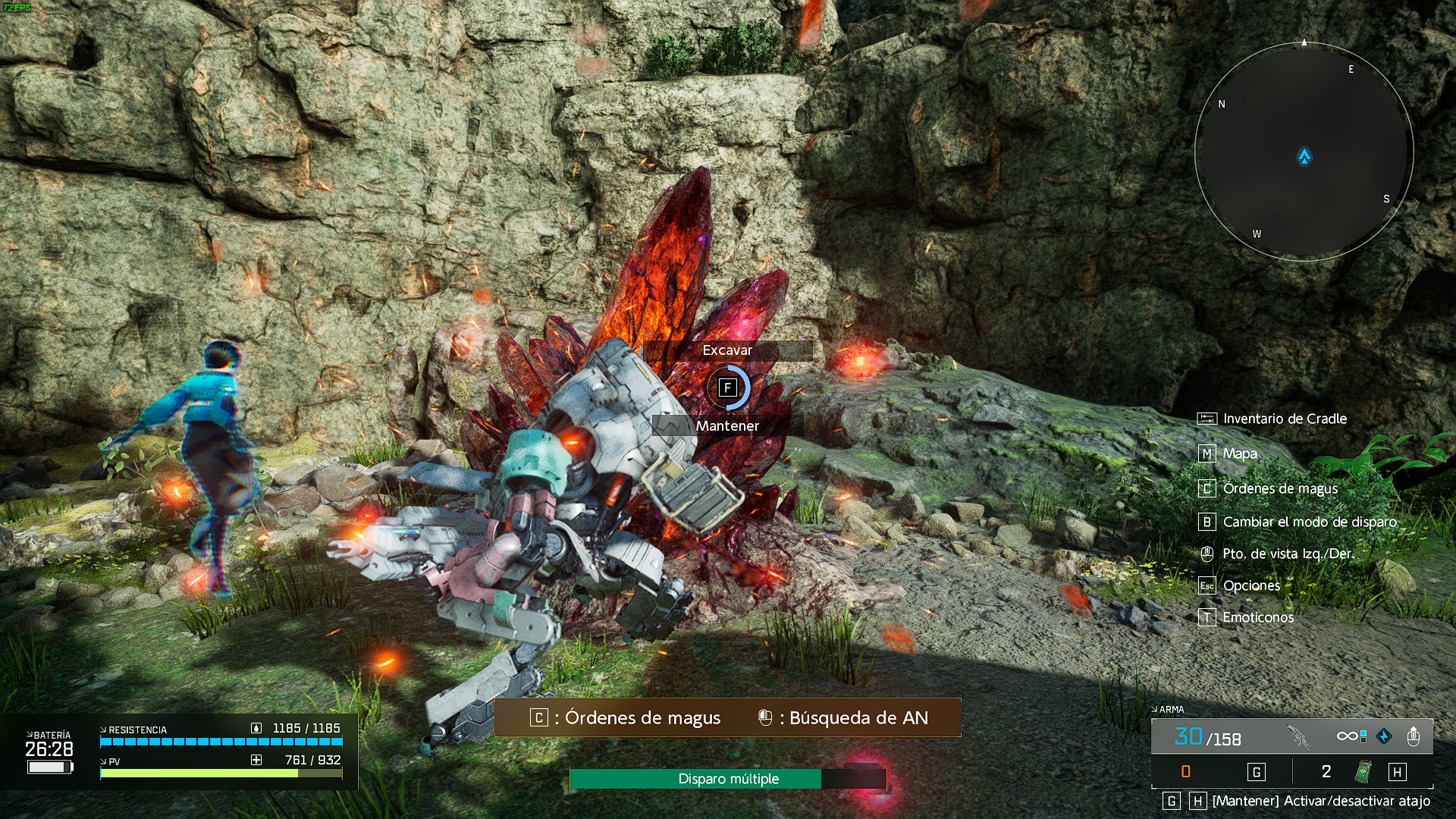The image size is (1456, 819).
Task: Open Emoticonos
Action: point(1257,617)
